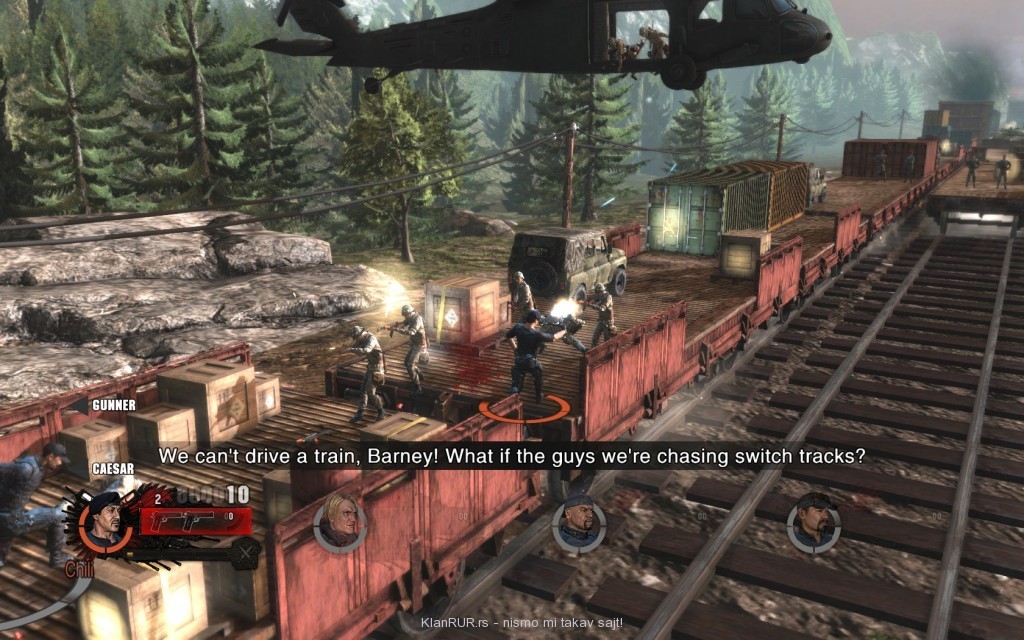The width and height of the screenshot is (1024, 640).
Task: Select the bald teammate portrait
Action: 577,523
